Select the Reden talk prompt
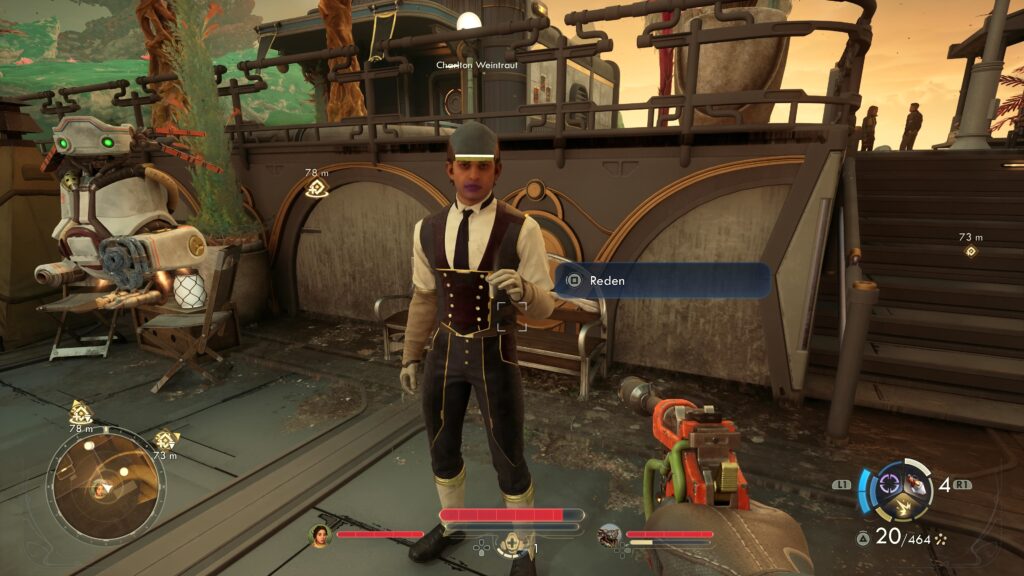The image size is (1024, 576). pyautogui.click(x=661, y=281)
